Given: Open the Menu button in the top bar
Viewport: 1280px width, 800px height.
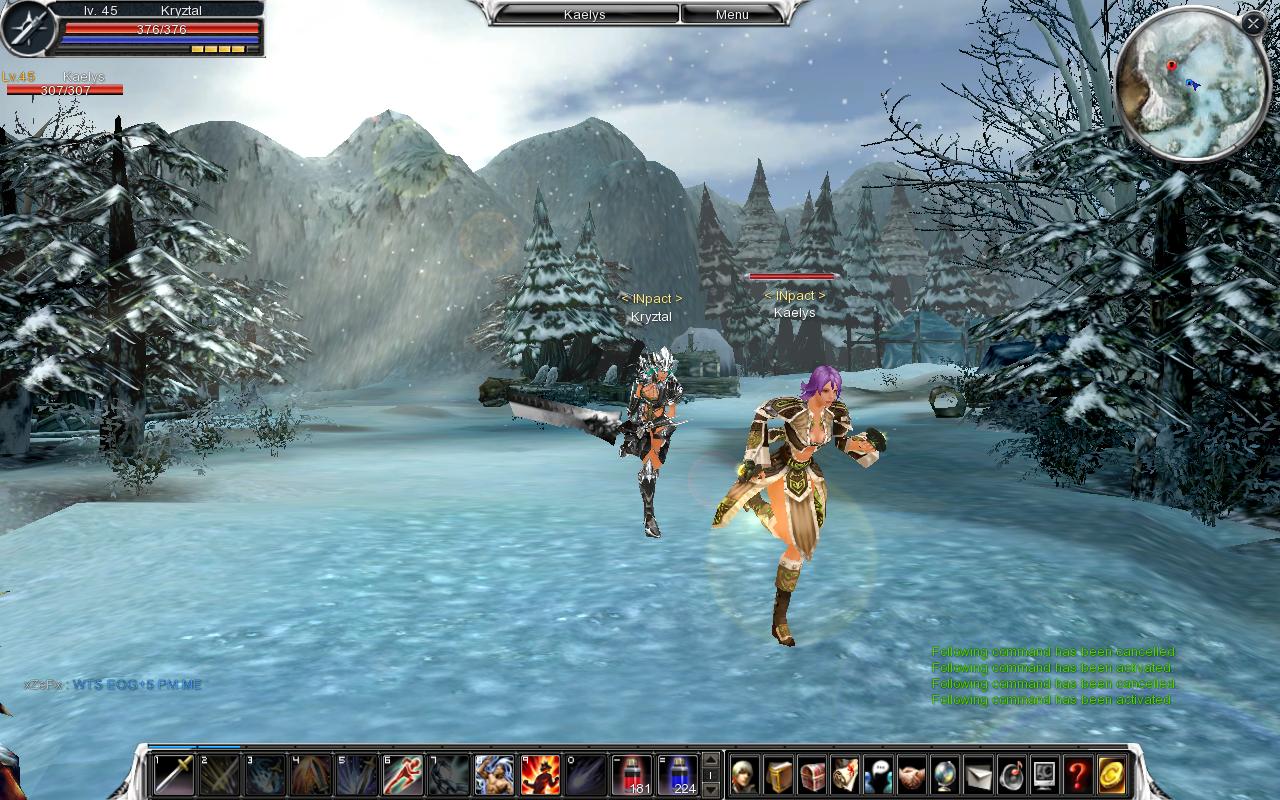Looking at the screenshot, I should pyautogui.click(x=732, y=14).
